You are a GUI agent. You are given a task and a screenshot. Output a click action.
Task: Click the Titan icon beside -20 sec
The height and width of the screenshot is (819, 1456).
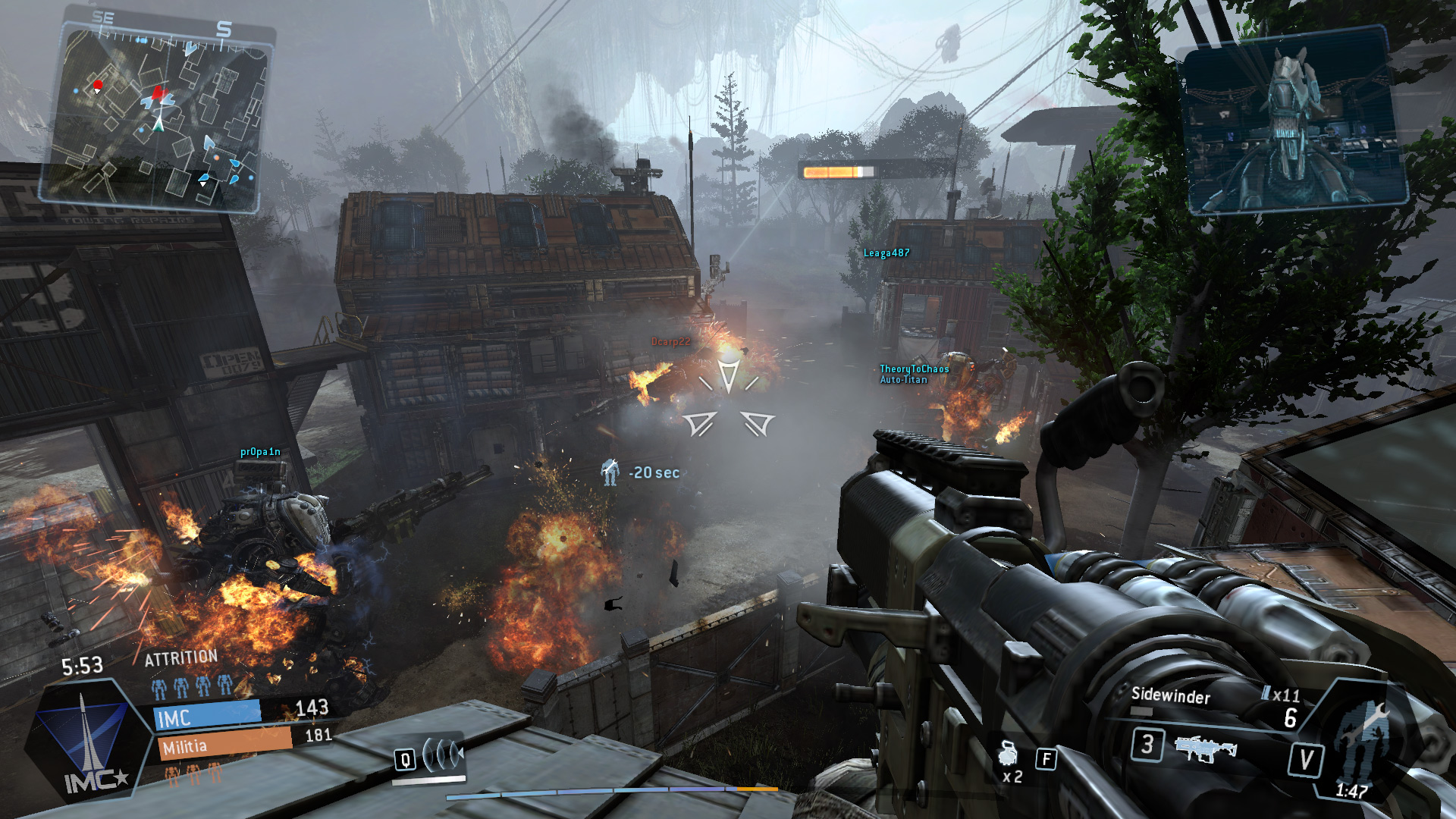(610, 472)
